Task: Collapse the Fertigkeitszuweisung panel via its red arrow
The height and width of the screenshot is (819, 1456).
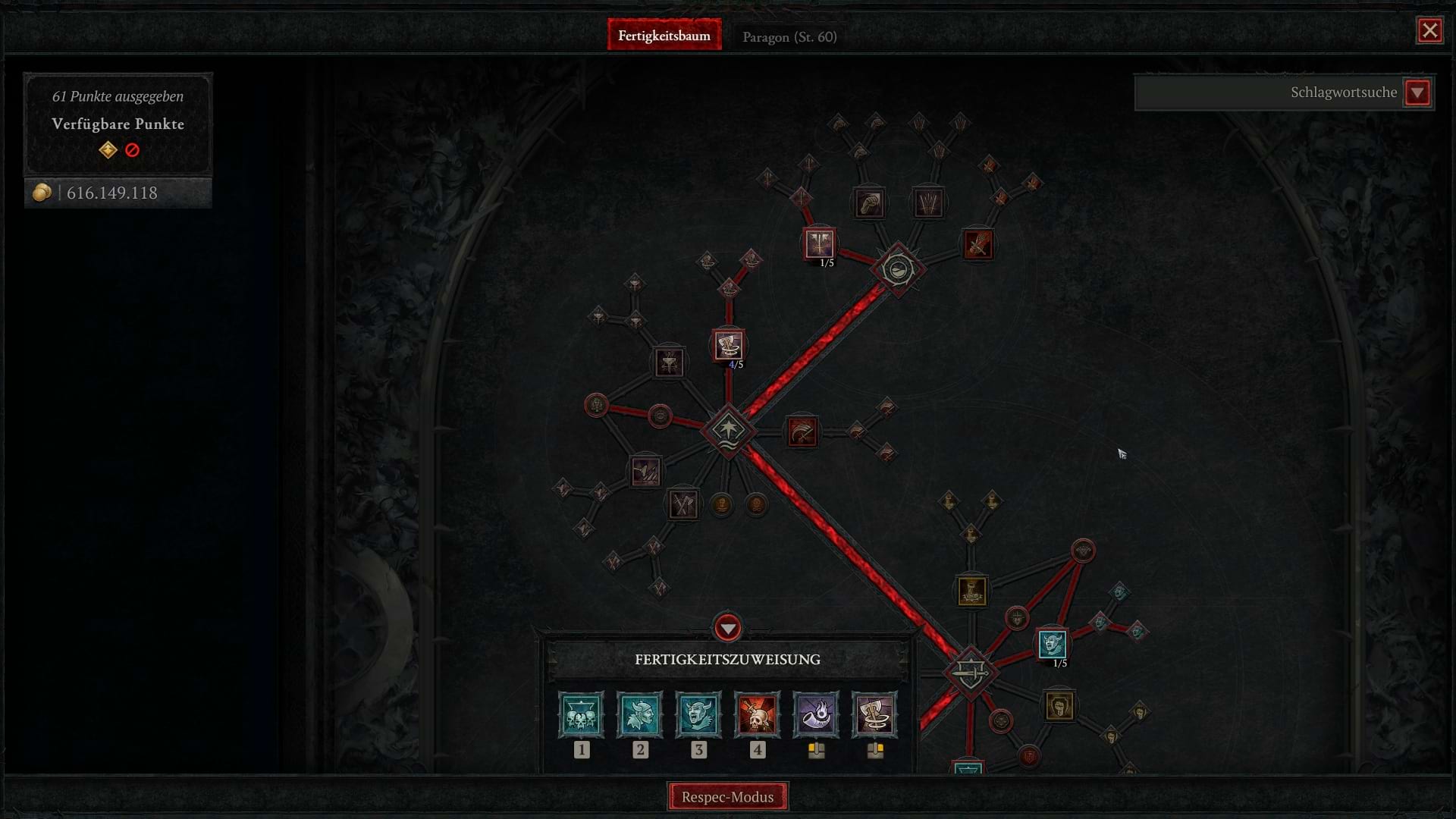Action: point(727,627)
